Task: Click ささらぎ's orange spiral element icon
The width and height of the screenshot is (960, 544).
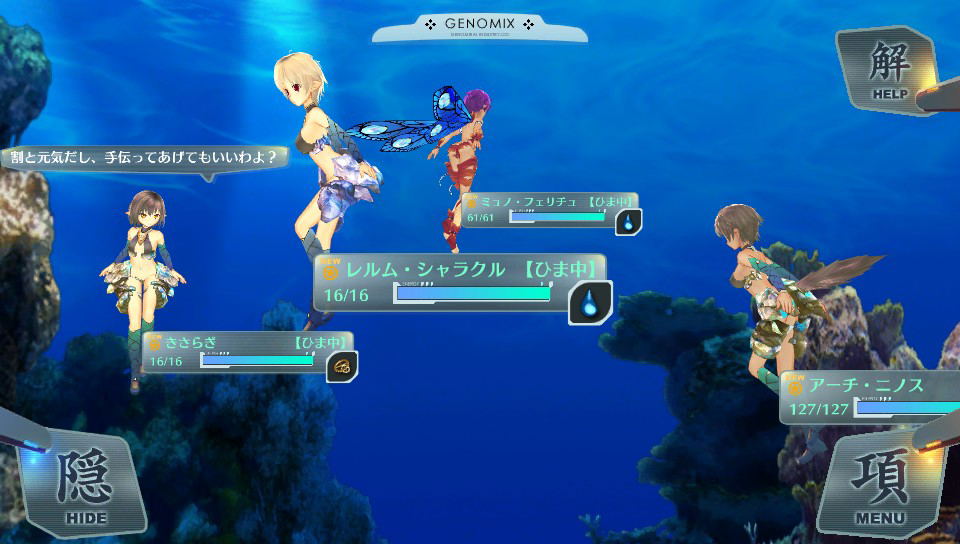Action: click(x=341, y=366)
